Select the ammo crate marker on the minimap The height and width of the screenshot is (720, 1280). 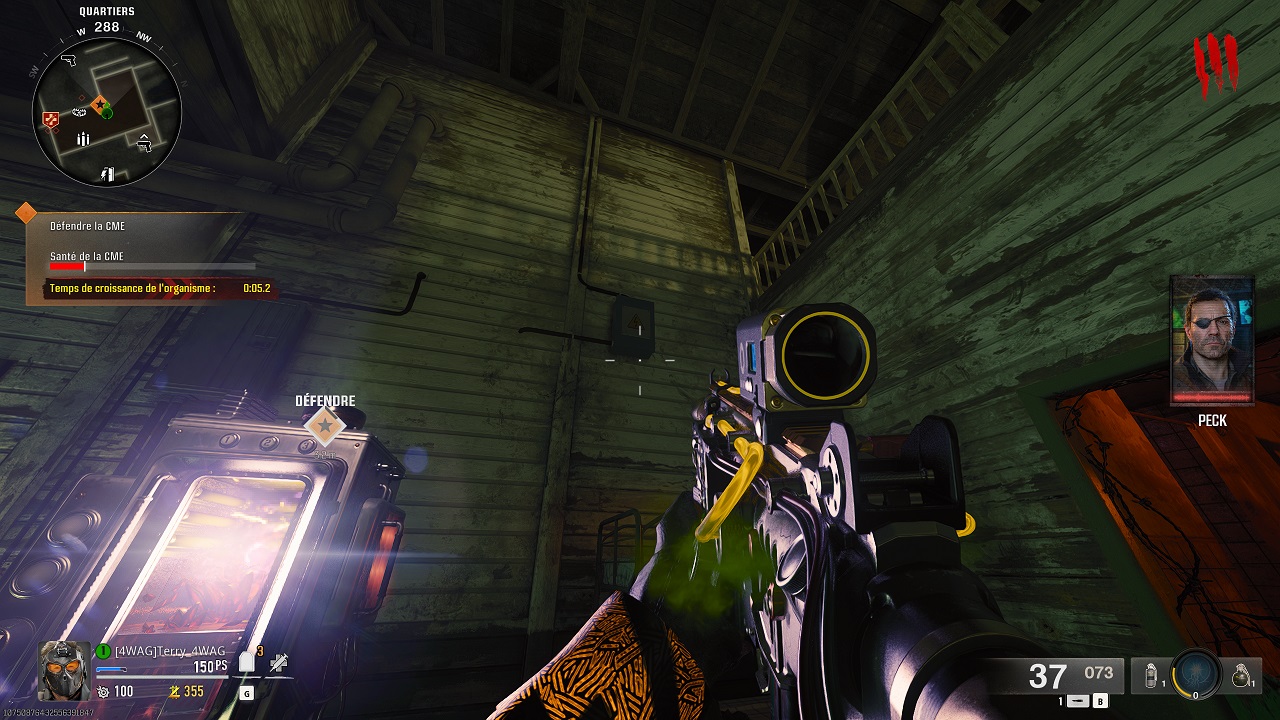[x=84, y=139]
